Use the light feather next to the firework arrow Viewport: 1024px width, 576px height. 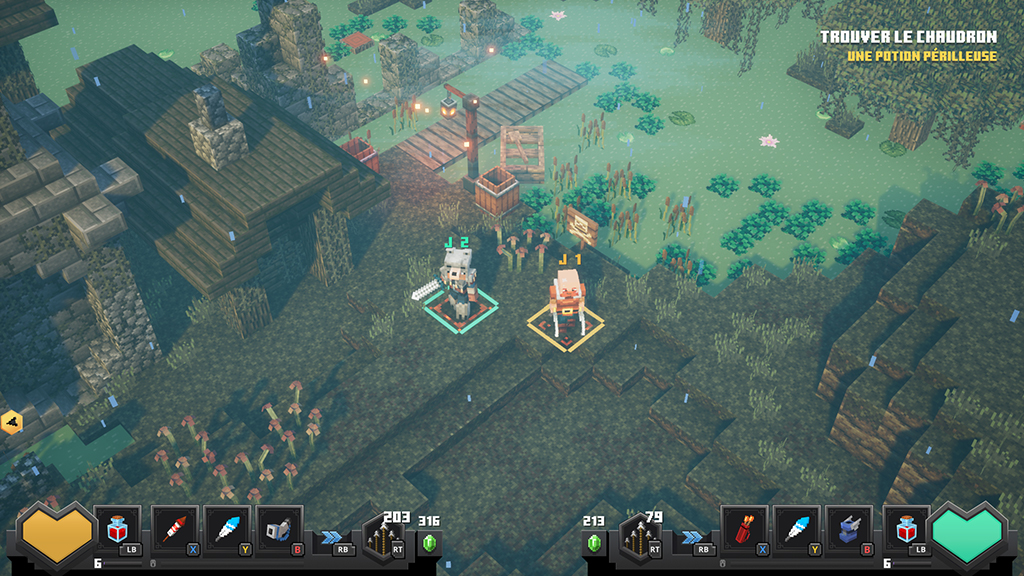coord(227,529)
